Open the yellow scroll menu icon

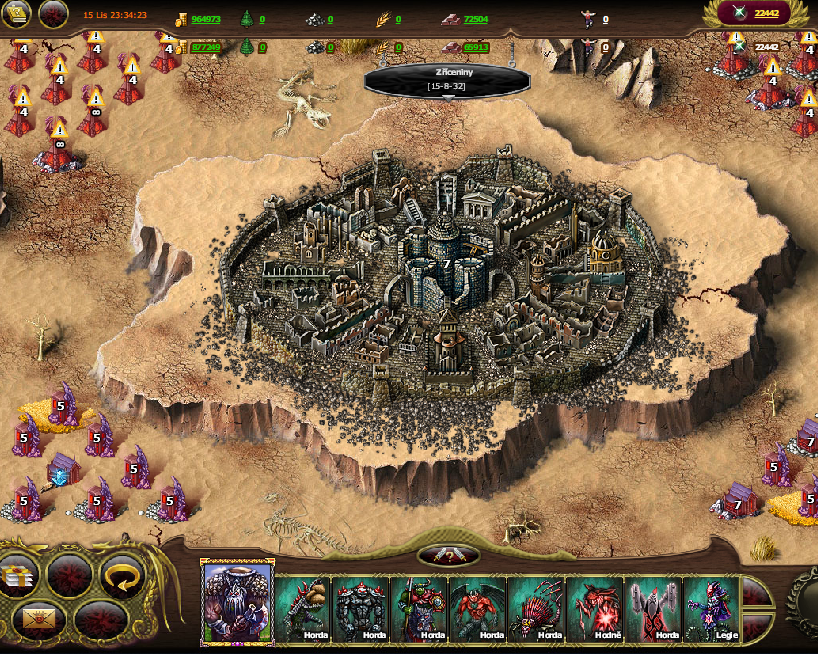[16, 13]
